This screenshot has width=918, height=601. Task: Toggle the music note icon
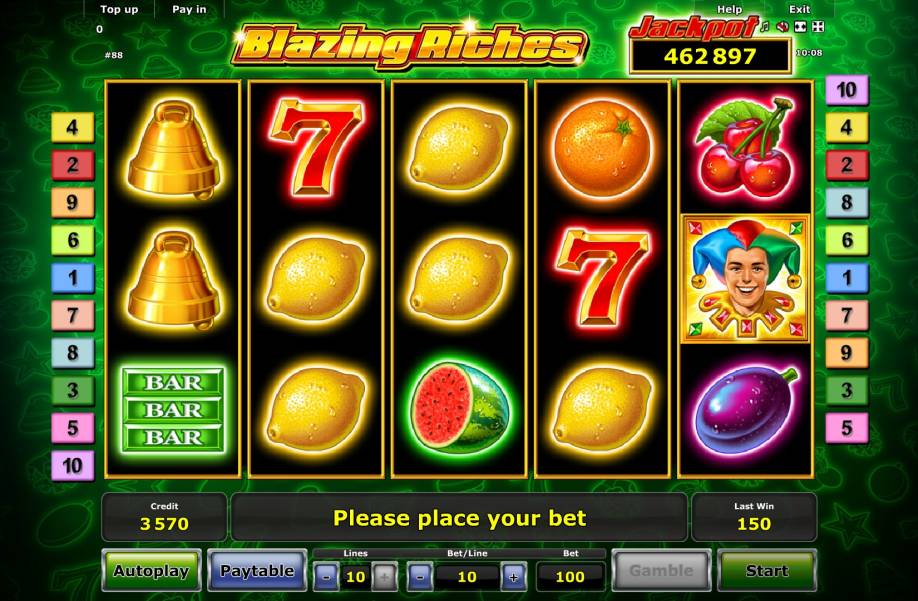coord(766,26)
